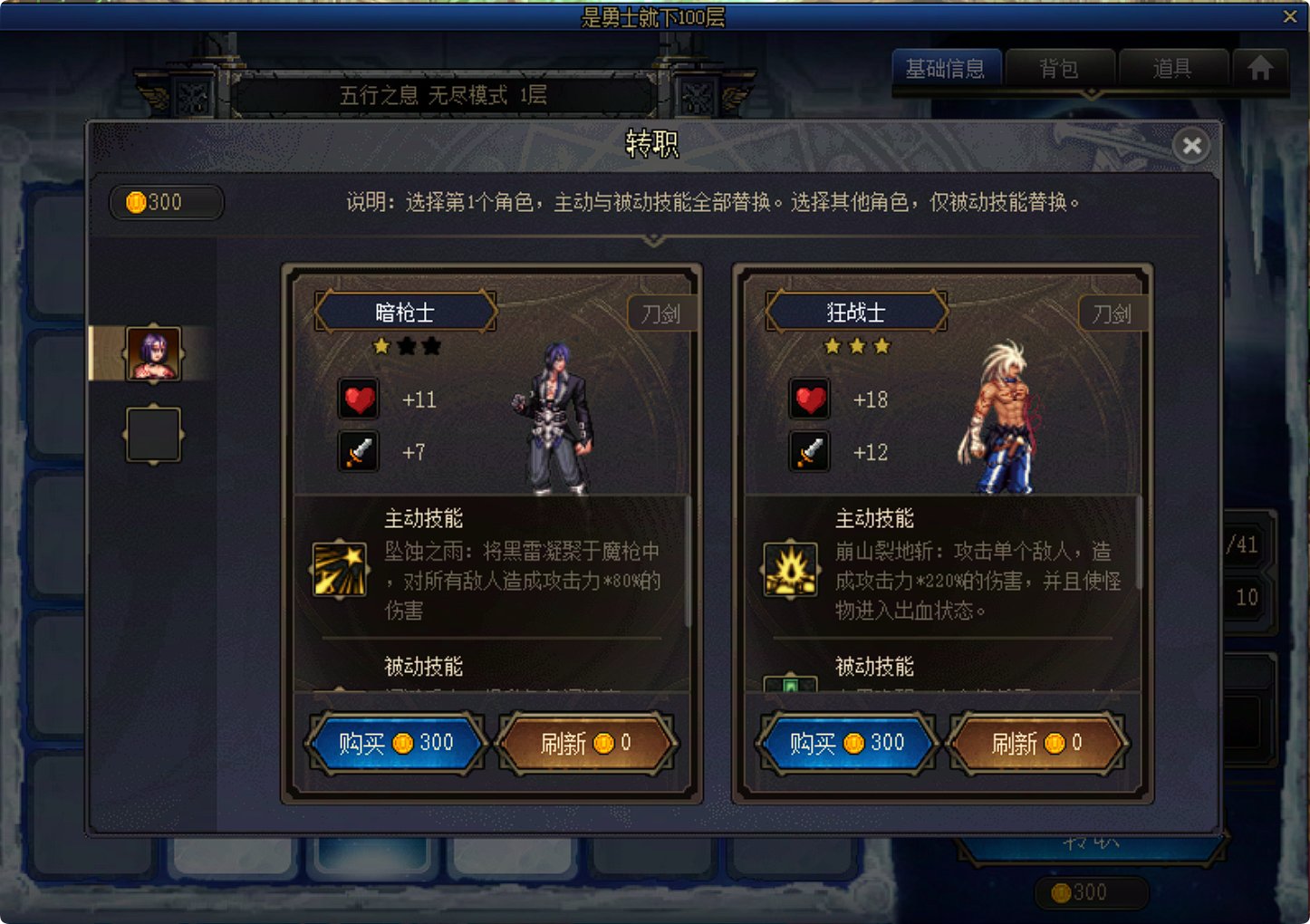1310x924 pixels.
Task: Click the 崩山裂地斩 active skill icon
Action: point(790,569)
